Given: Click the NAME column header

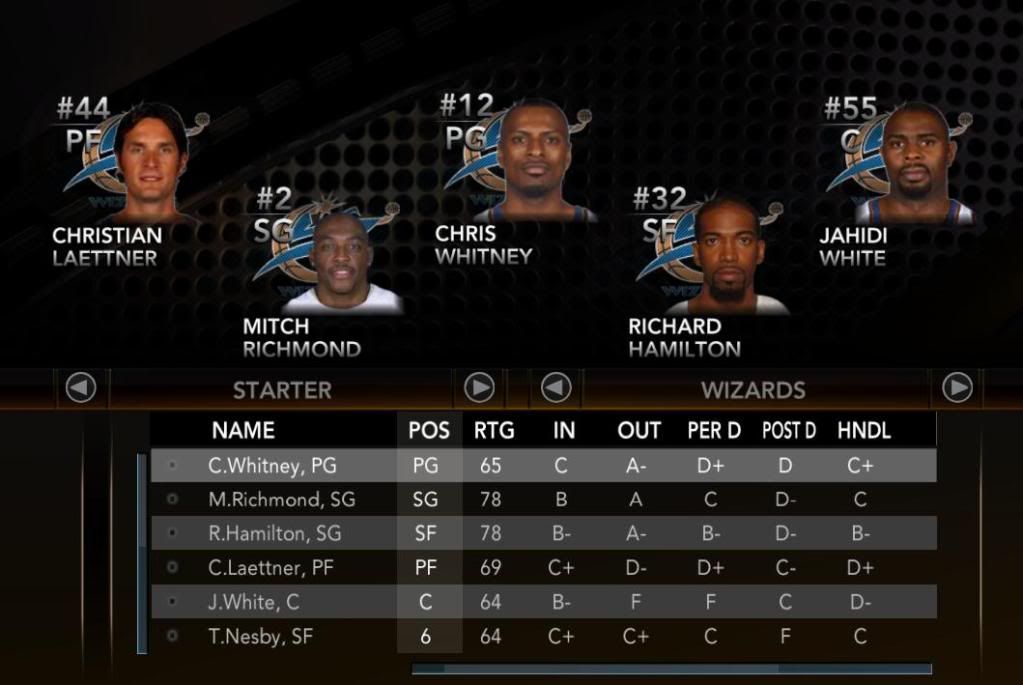Looking at the screenshot, I should coord(243,431).
